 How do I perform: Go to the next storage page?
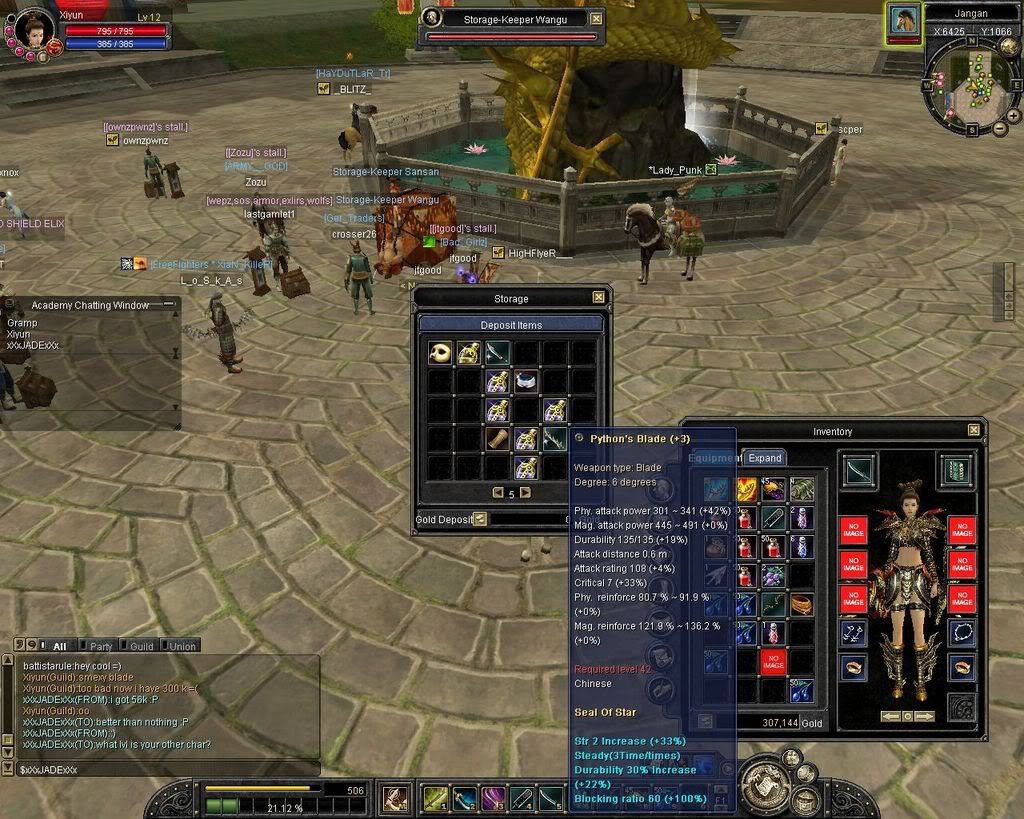coord(526,493)
